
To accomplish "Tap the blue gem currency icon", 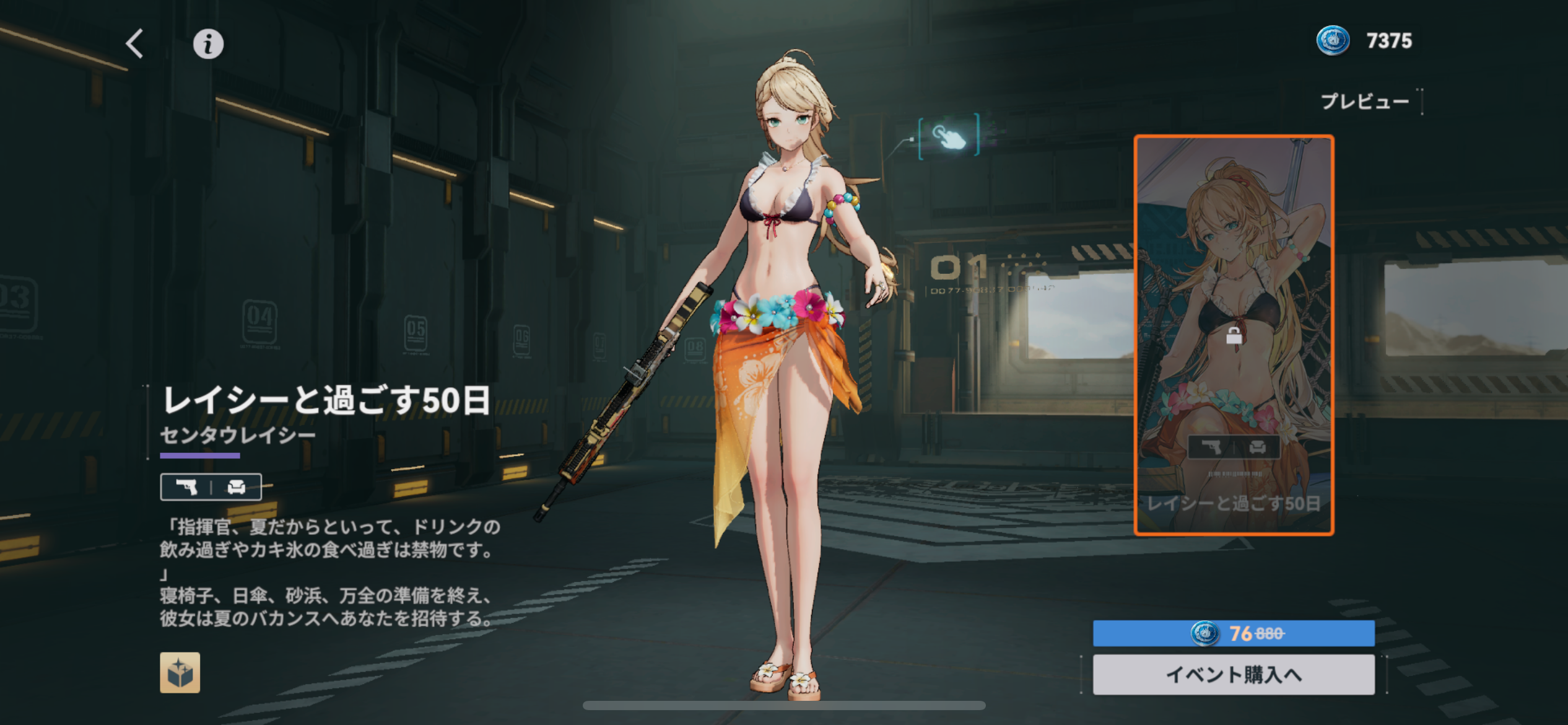I will point(1333,41).
